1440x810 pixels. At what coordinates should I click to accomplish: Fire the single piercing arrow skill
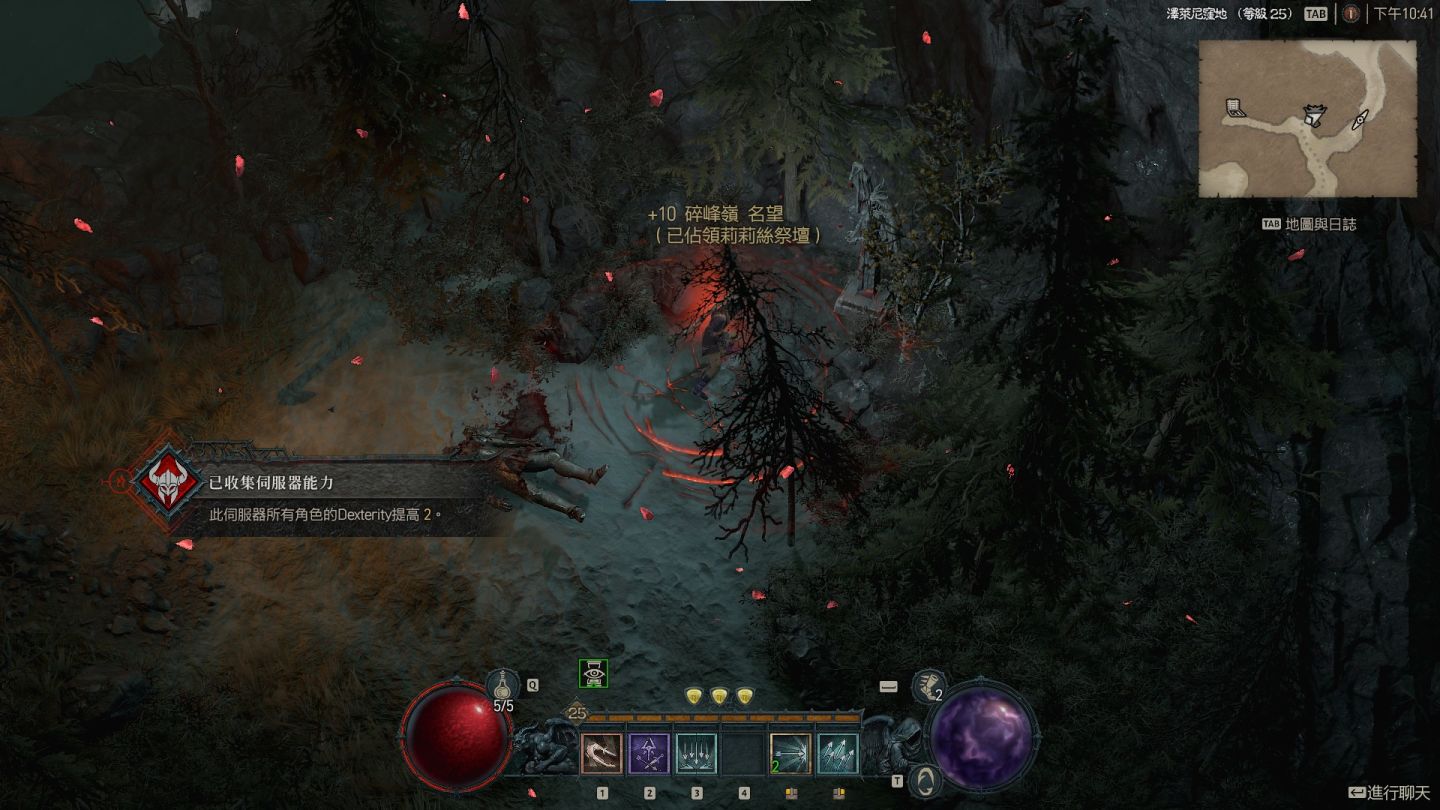coord(790,754)
